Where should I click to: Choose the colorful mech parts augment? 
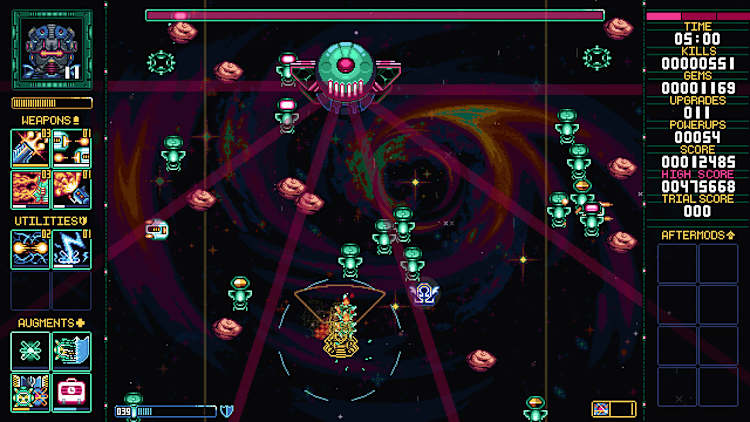(31, 392)
